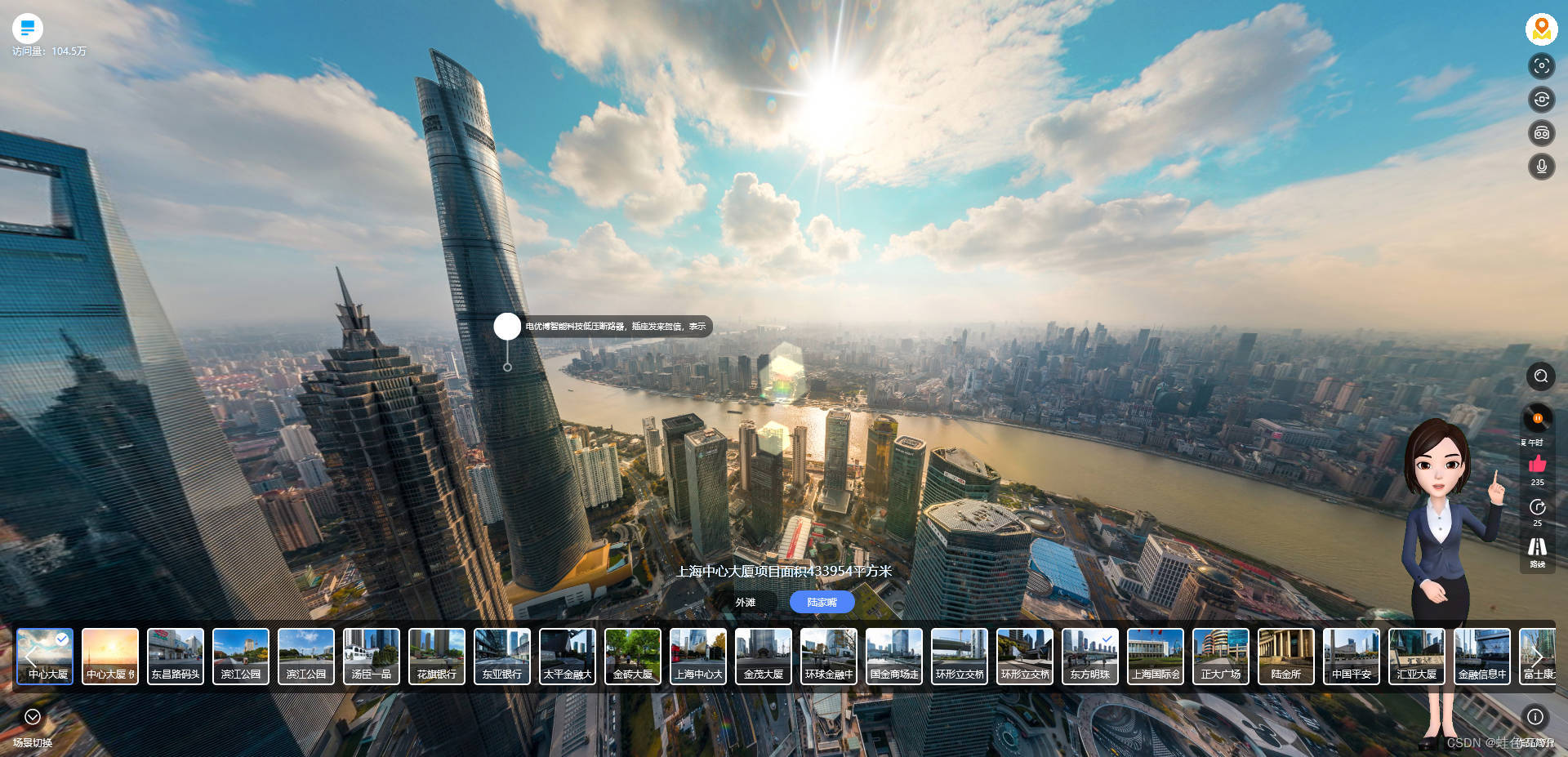View the 花旗银行 scene thumbnail
Image resolution: width=1568 pixels, height=757 pixels.
tap(437, 656)
